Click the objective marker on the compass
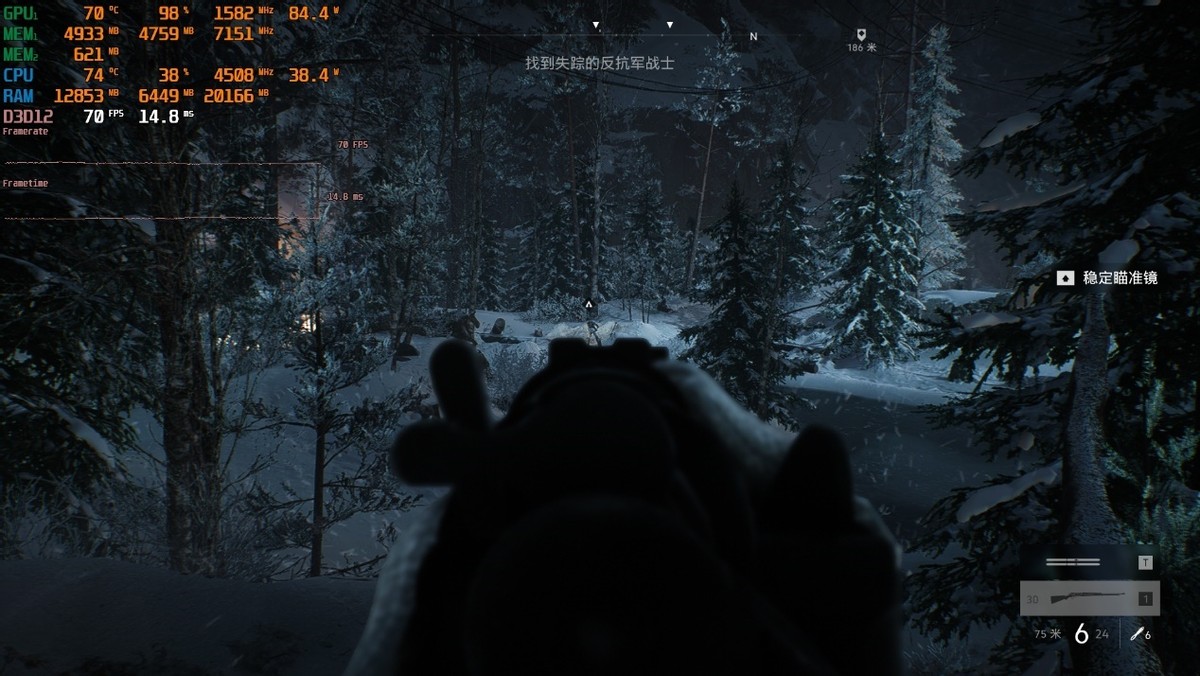The width and height of the screenshot is (1200, 676). [x=861, y=34]
